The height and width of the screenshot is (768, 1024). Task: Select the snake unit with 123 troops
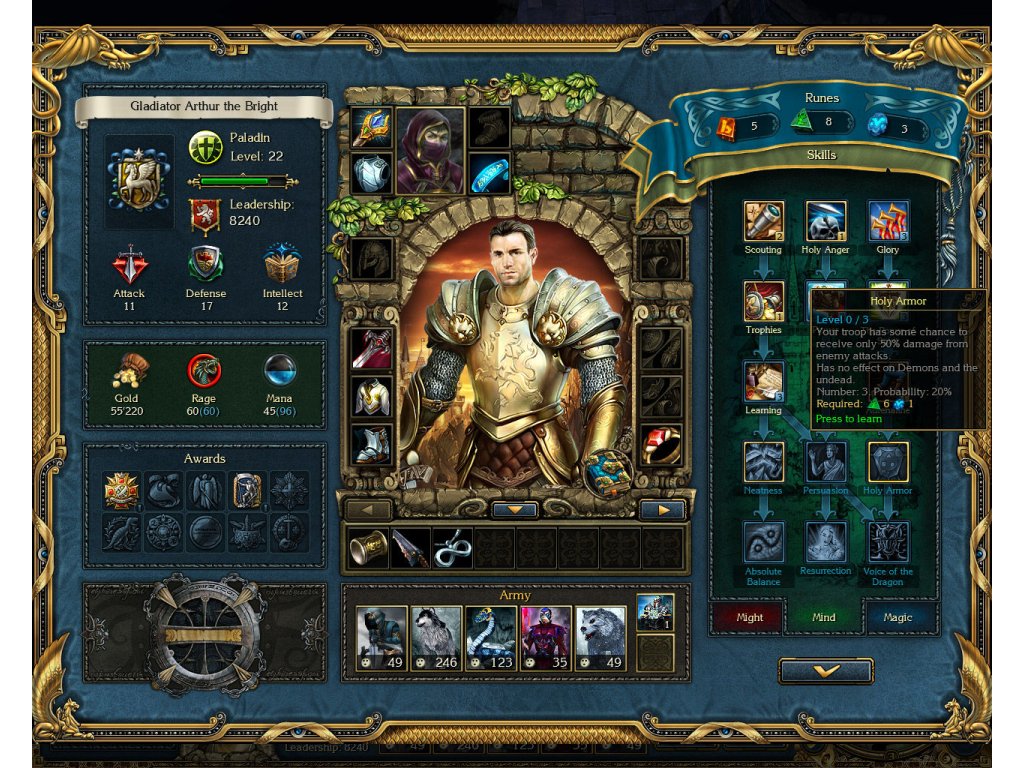[491, 637]
